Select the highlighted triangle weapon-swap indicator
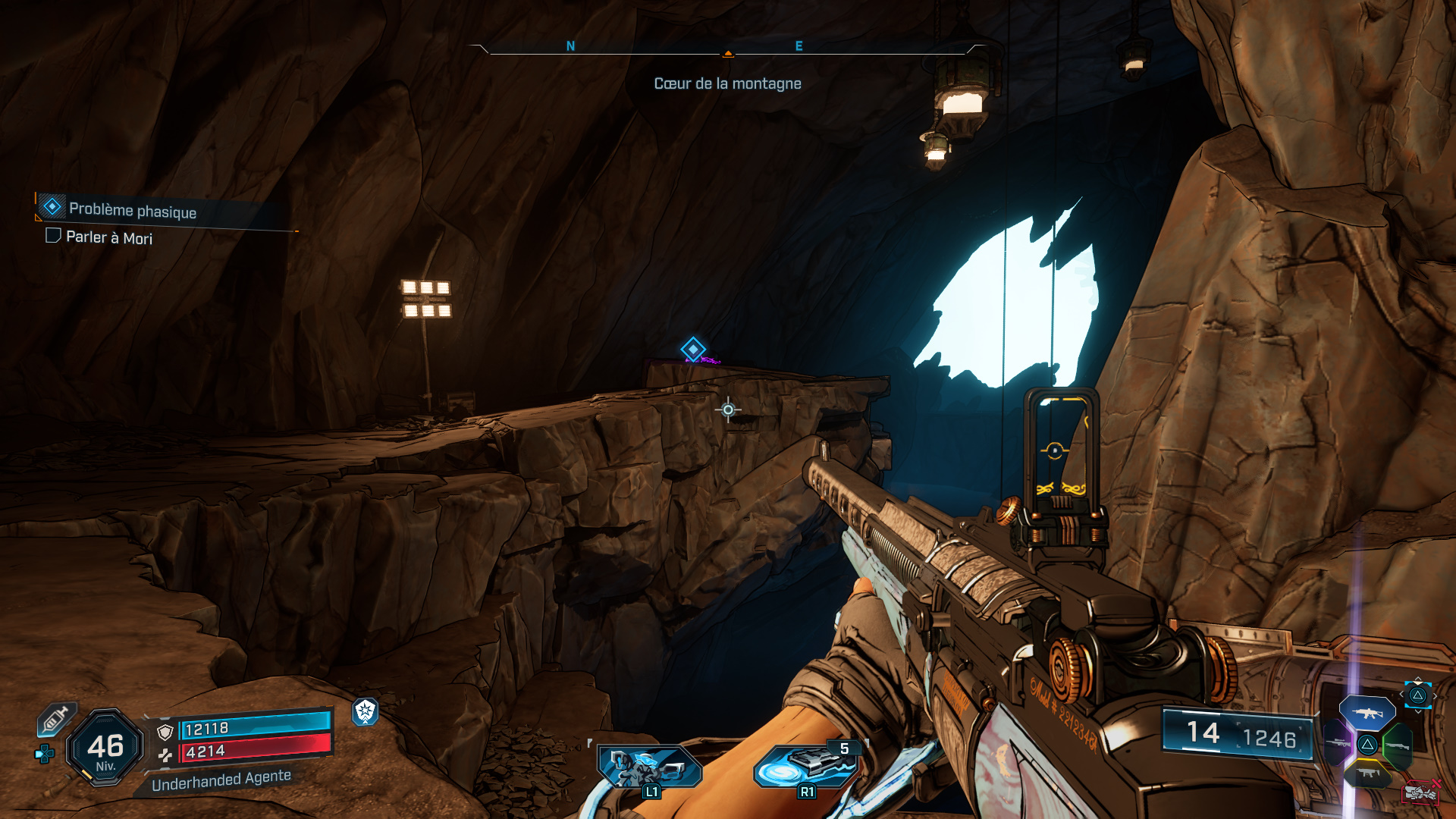The image size is (1456, 819). pos(1417,695)
